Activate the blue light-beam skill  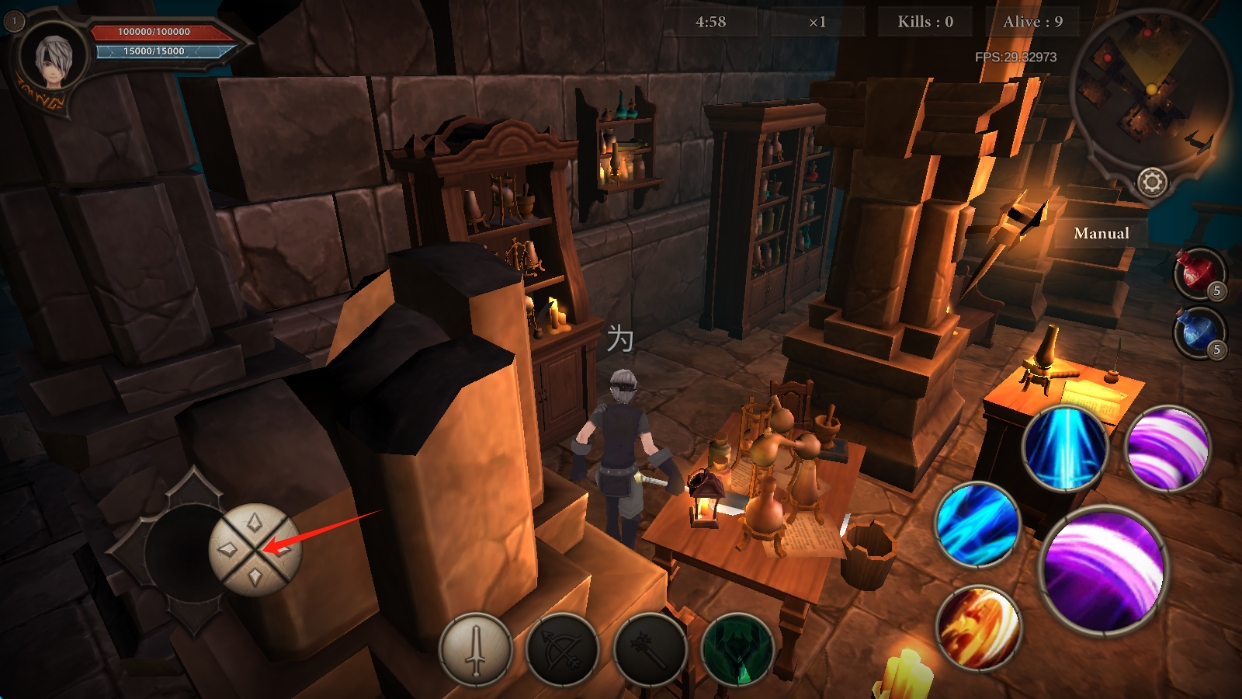click(1065, 448)
